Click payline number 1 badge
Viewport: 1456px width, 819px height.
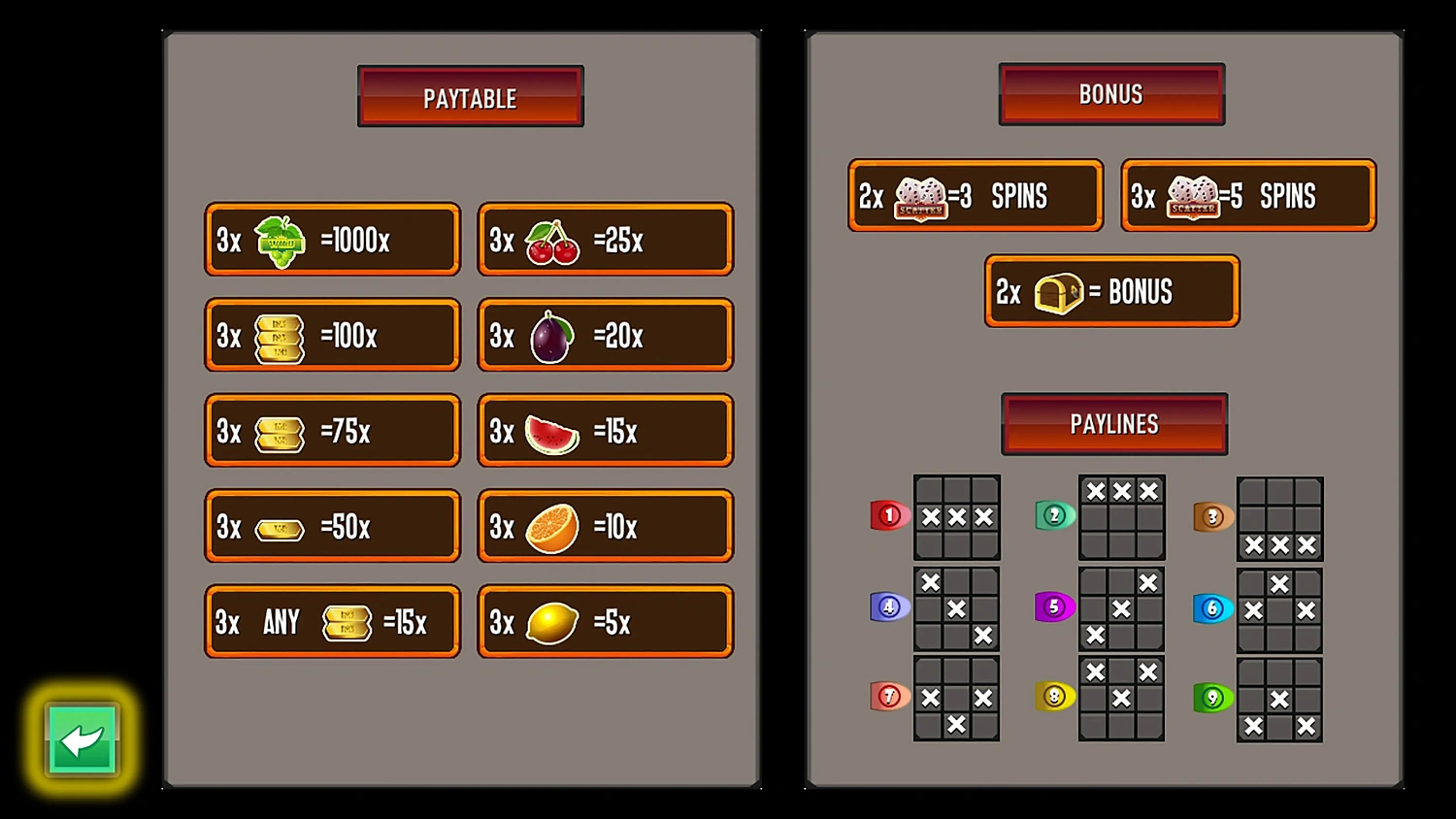coord(888,515)
